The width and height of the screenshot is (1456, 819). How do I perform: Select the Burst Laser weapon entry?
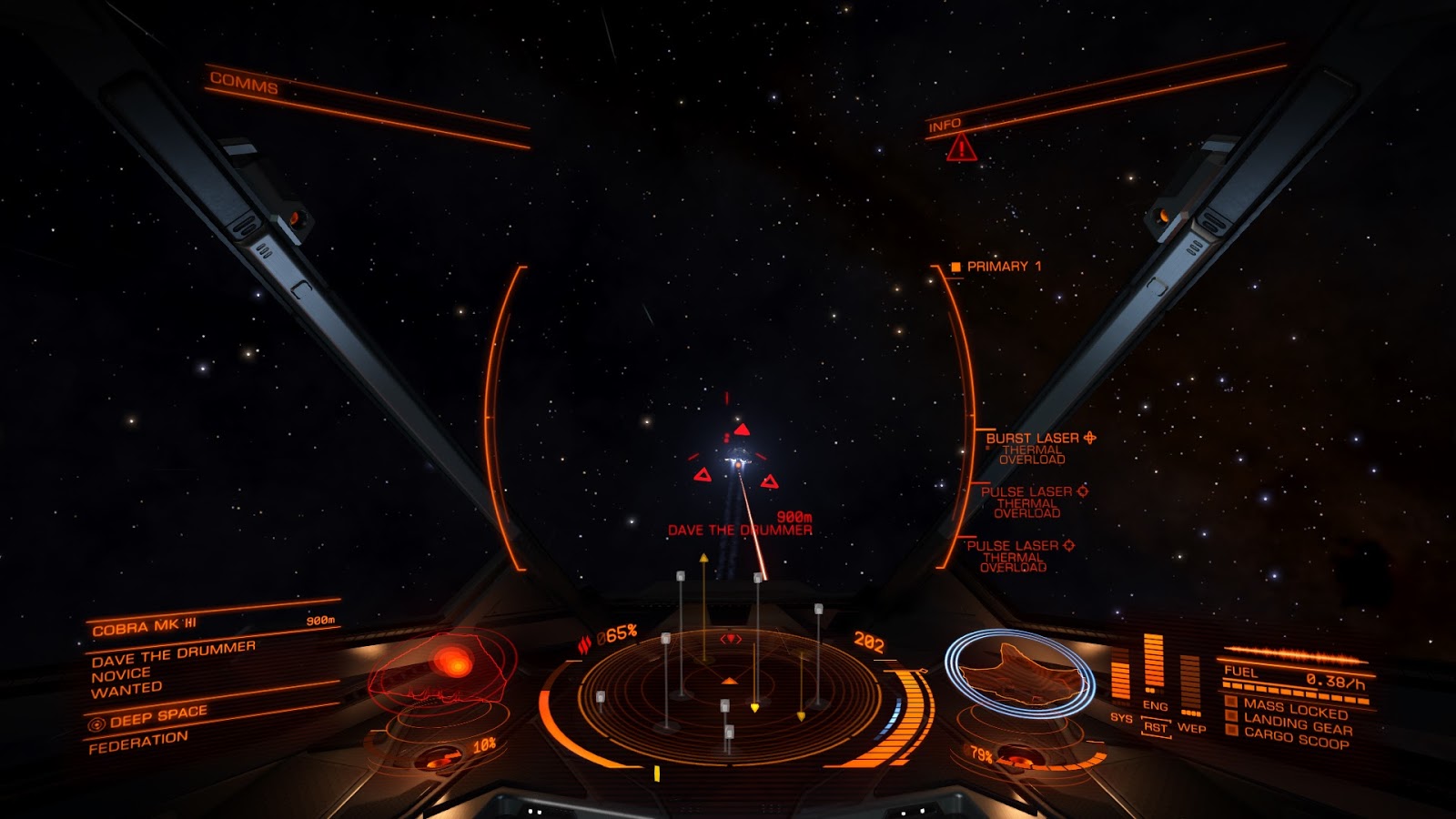tap(1033, 439)
